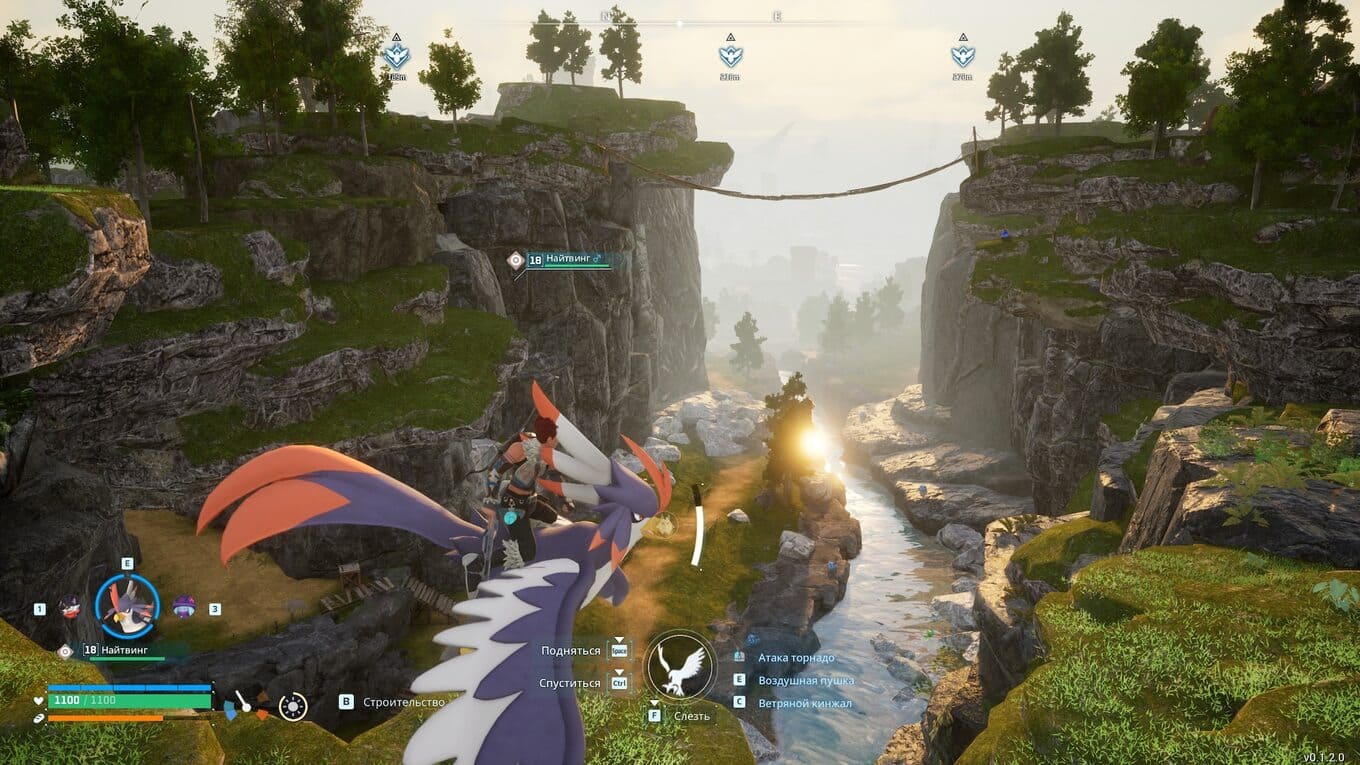Select the active Nitewing pal portrait
The image size is (1360, 765).
click(x=127, y=607)
